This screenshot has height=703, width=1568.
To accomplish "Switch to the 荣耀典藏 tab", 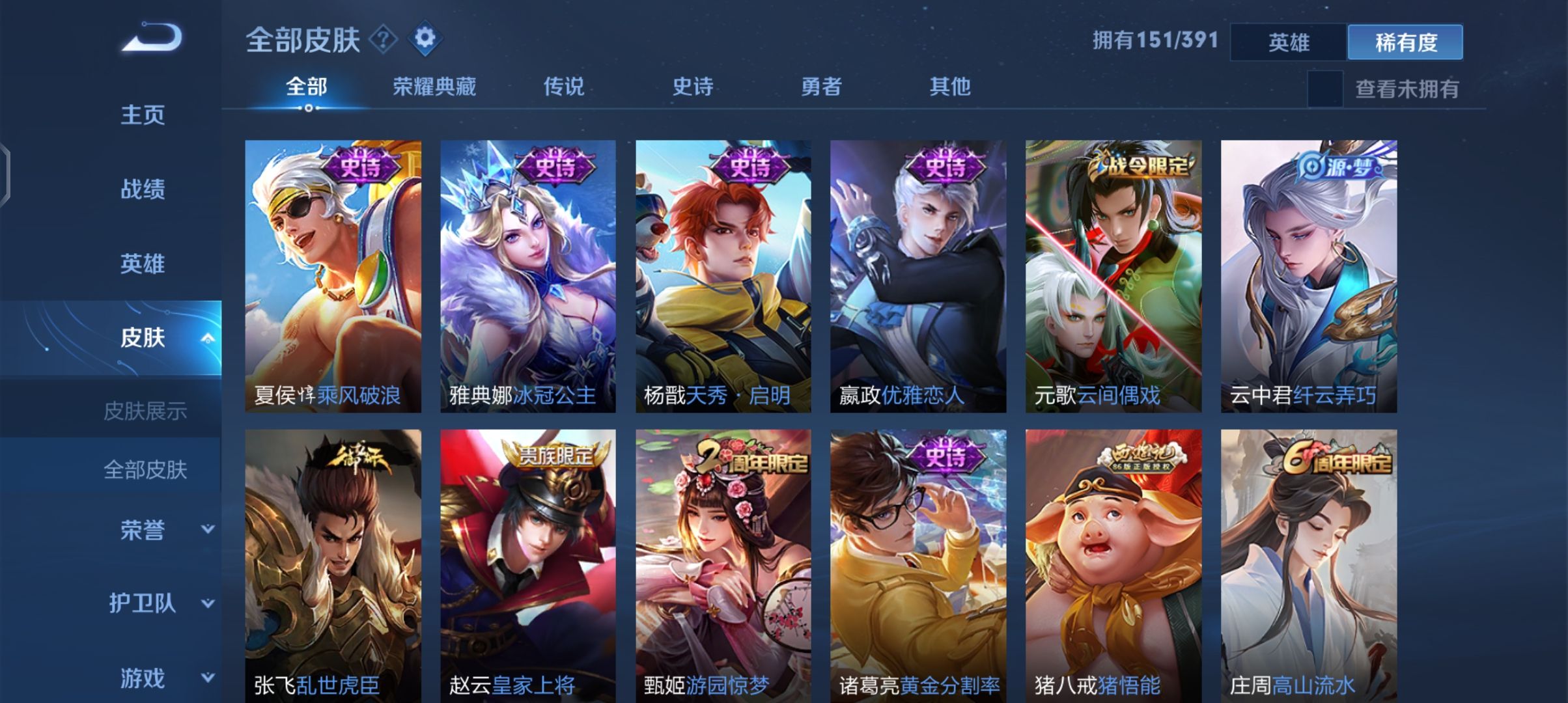I will click(x=436, y=86).
